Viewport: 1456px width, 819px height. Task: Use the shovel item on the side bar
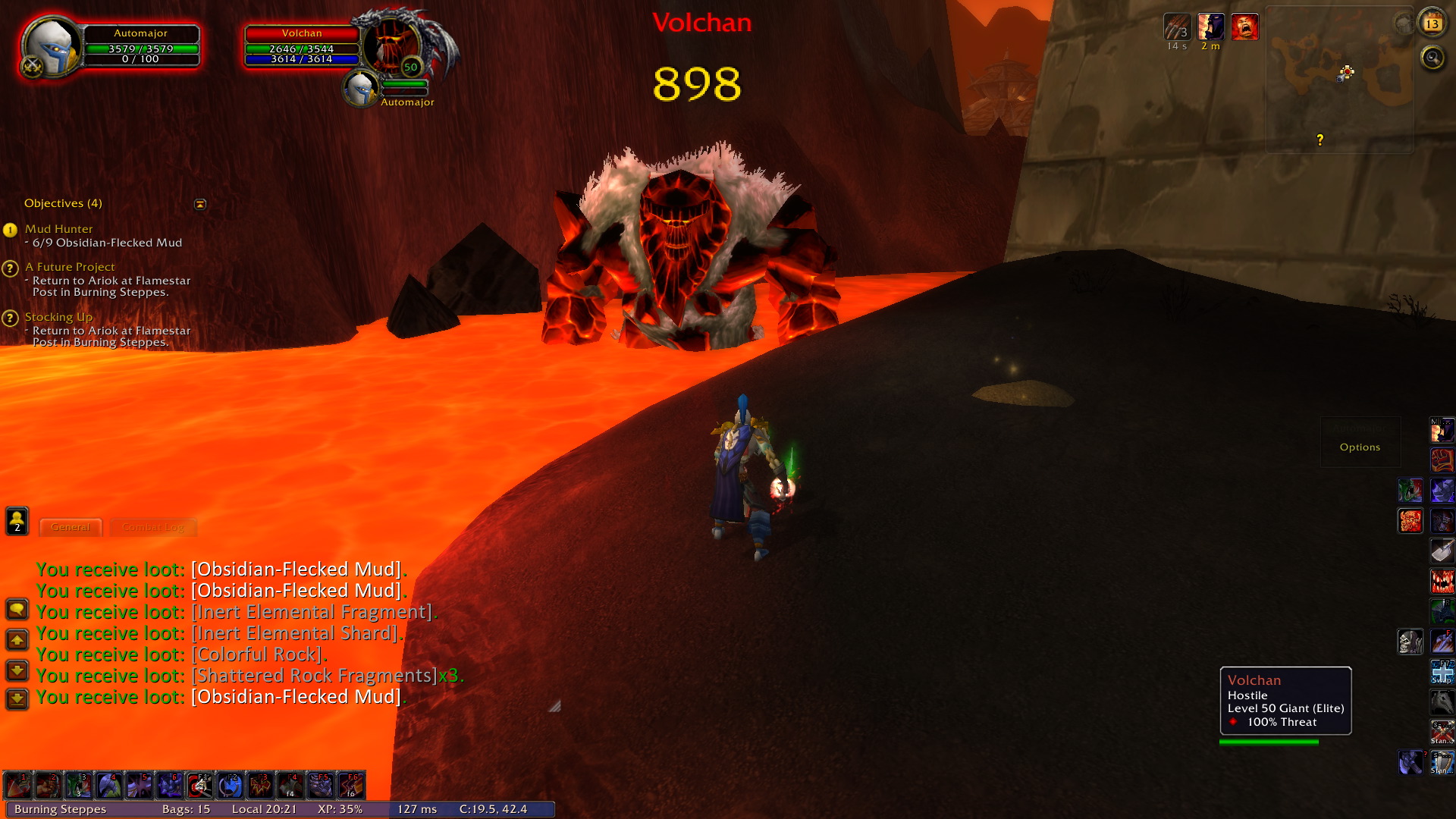[x=1442, y=551]
